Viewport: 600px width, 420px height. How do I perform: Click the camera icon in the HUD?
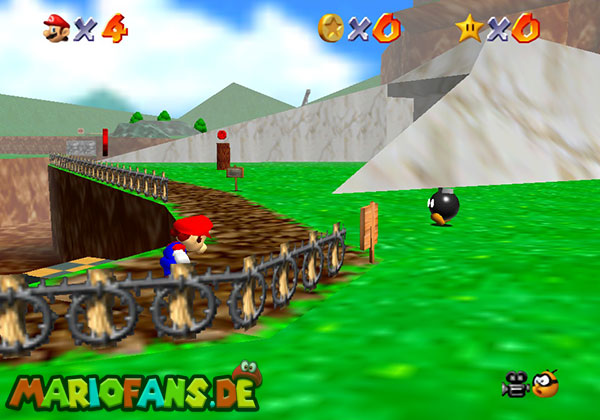[x=516, y=383]
